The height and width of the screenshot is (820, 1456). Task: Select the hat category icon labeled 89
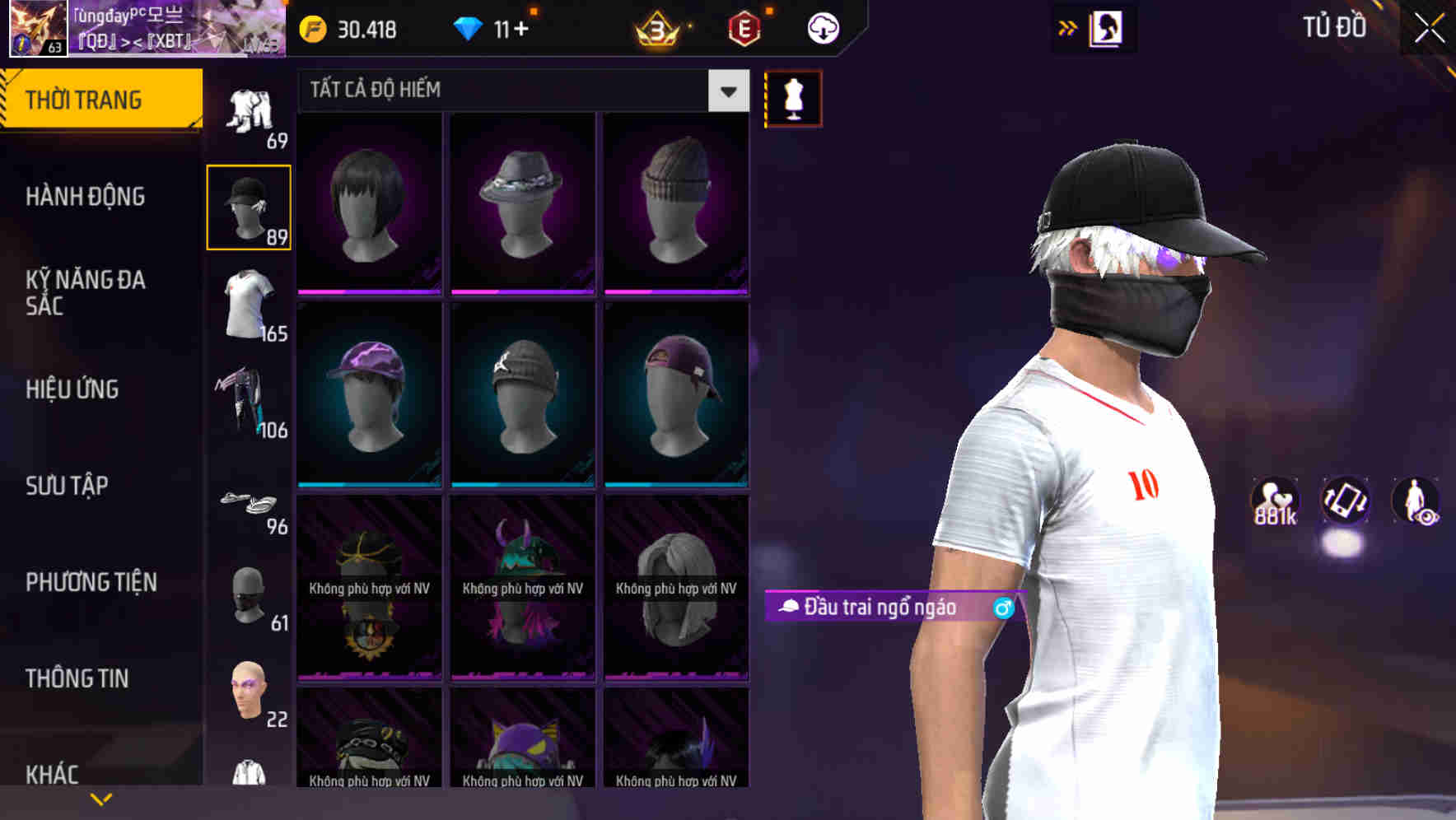point(248,204)
